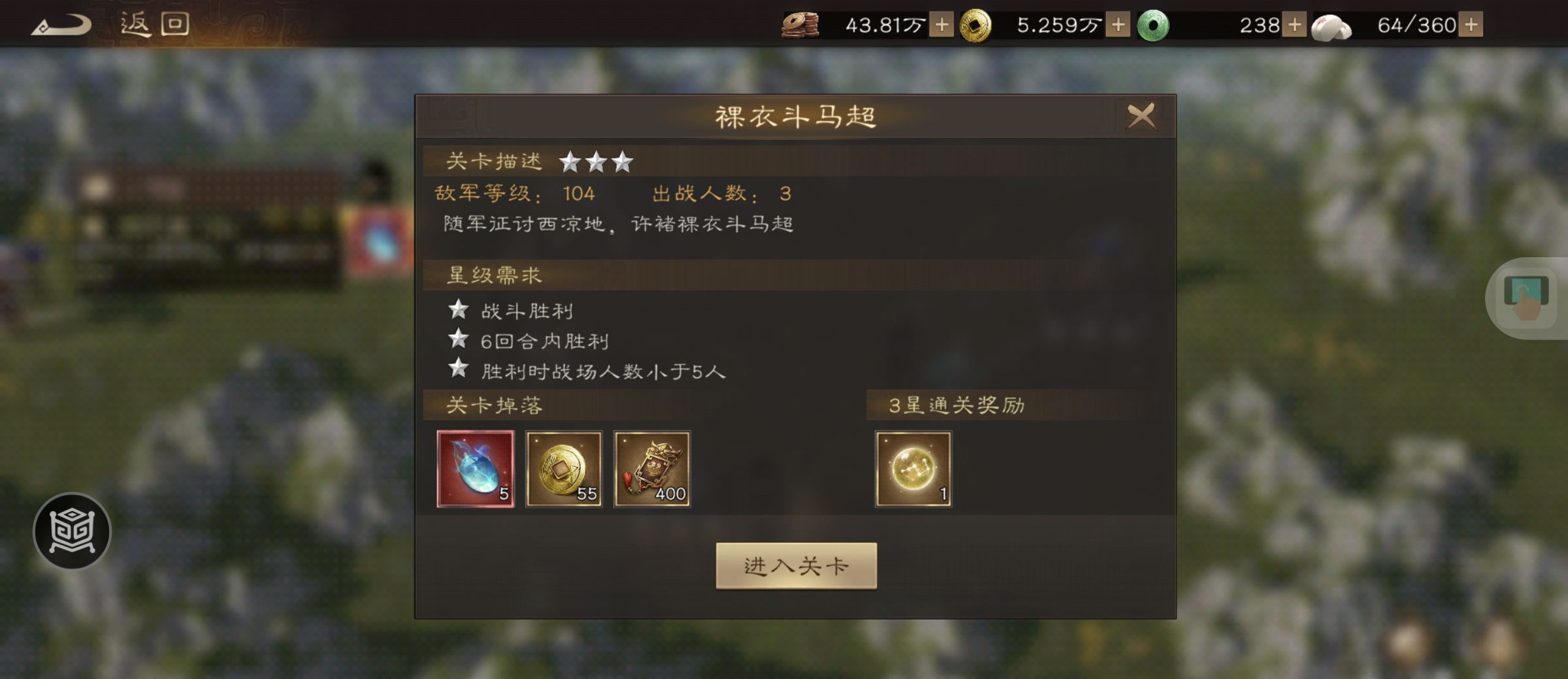
Task: Select the jade currency icon
Action: (1153, 26)
